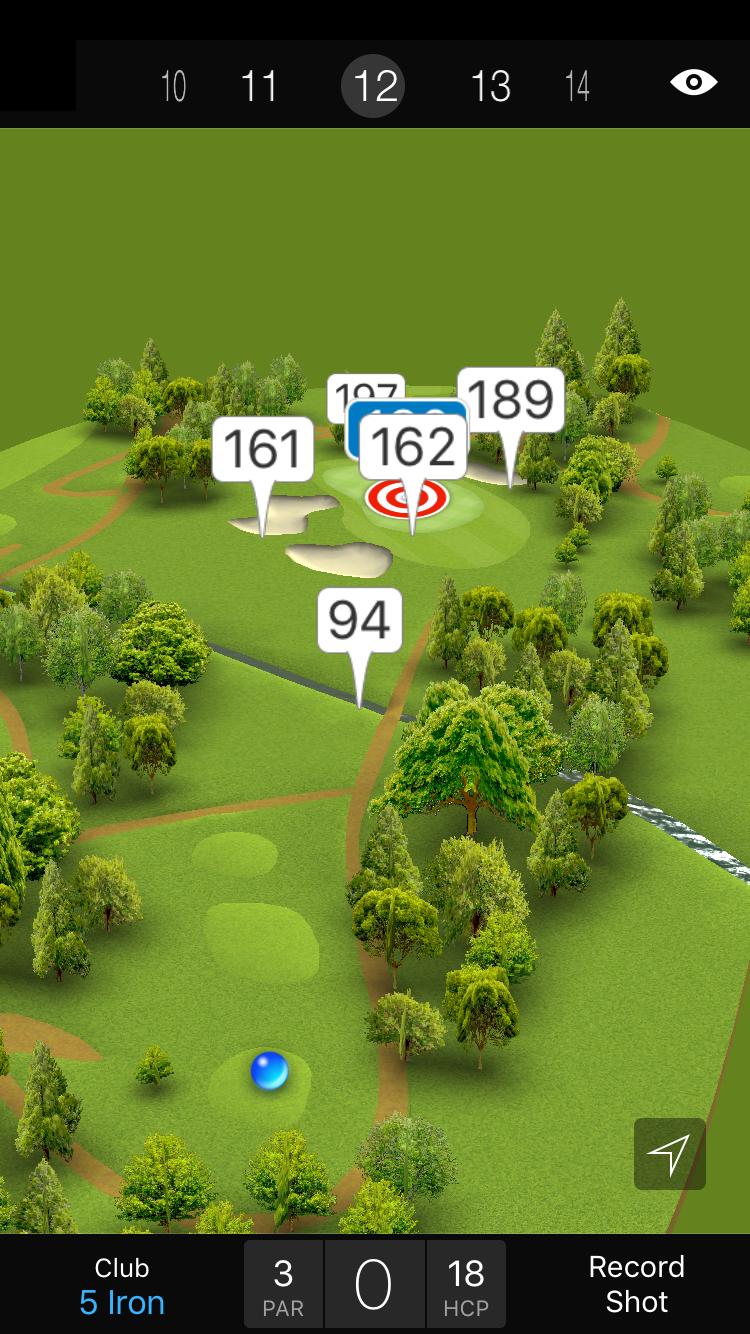
Task: Select the 189 distance marker
Action: [511, 400]
